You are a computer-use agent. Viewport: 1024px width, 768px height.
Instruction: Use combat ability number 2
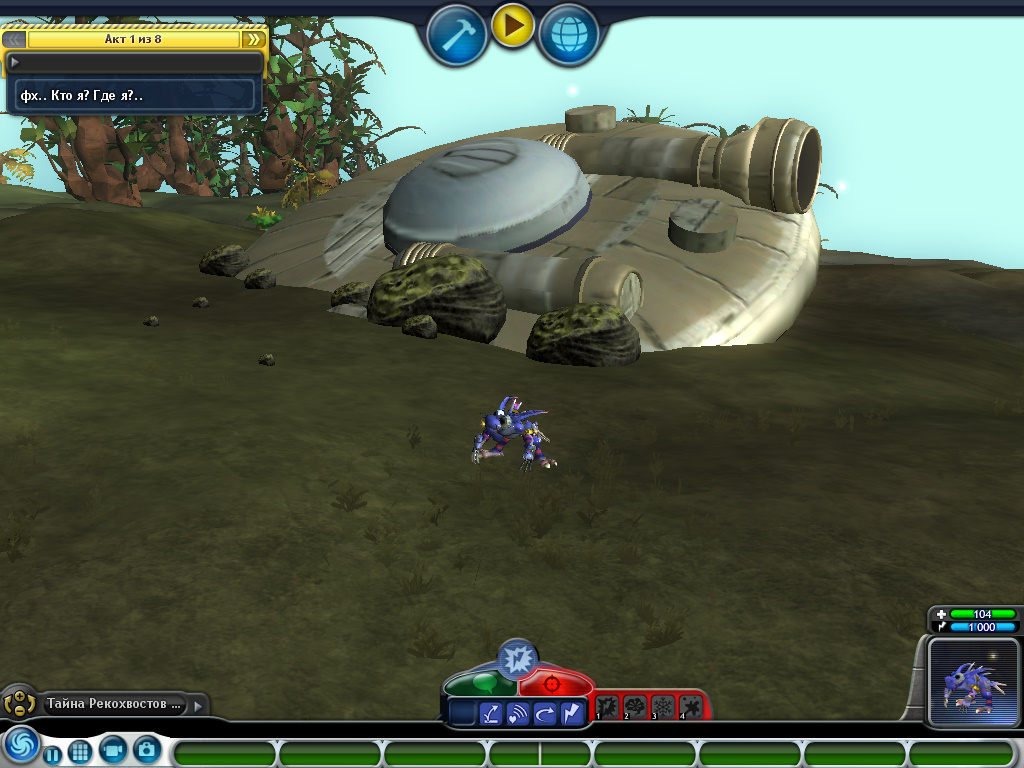point(636,708)
